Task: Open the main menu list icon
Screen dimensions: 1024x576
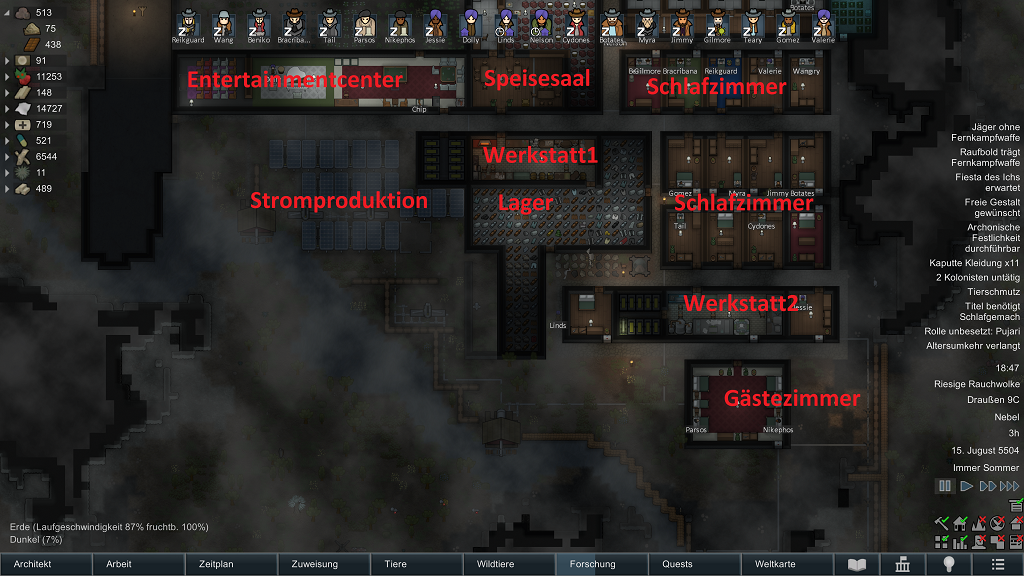Action: click(x=997, y=564)
